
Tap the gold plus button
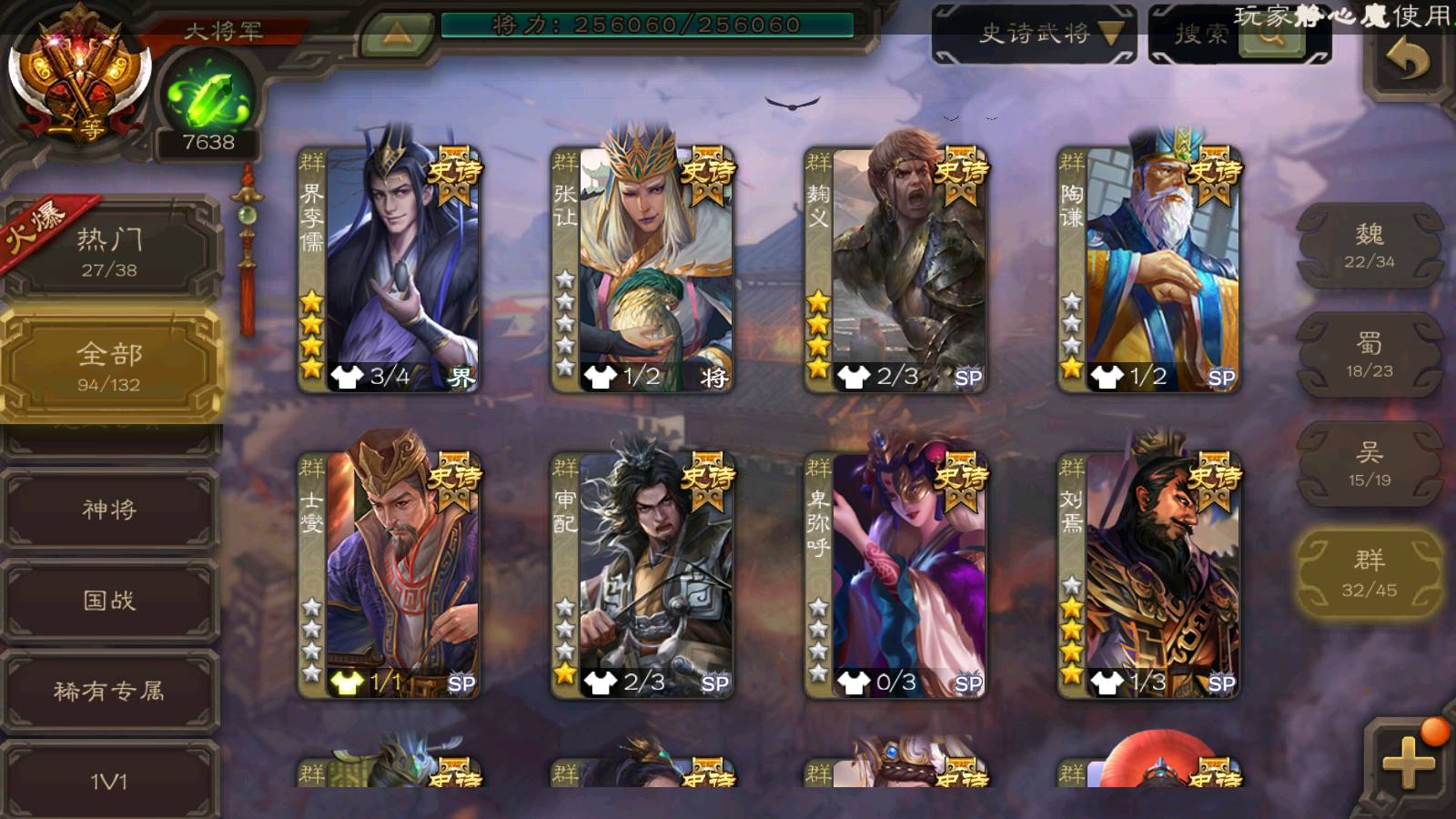pyautogui.click(x=1407, y=761)
